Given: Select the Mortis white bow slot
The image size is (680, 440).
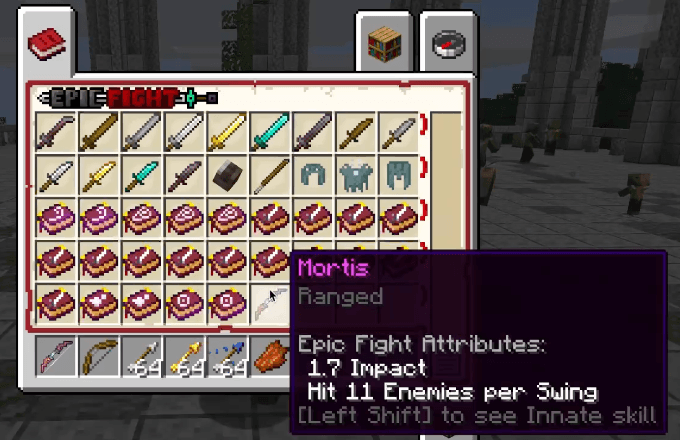Looking at the screenshot, I should [270, 304].
